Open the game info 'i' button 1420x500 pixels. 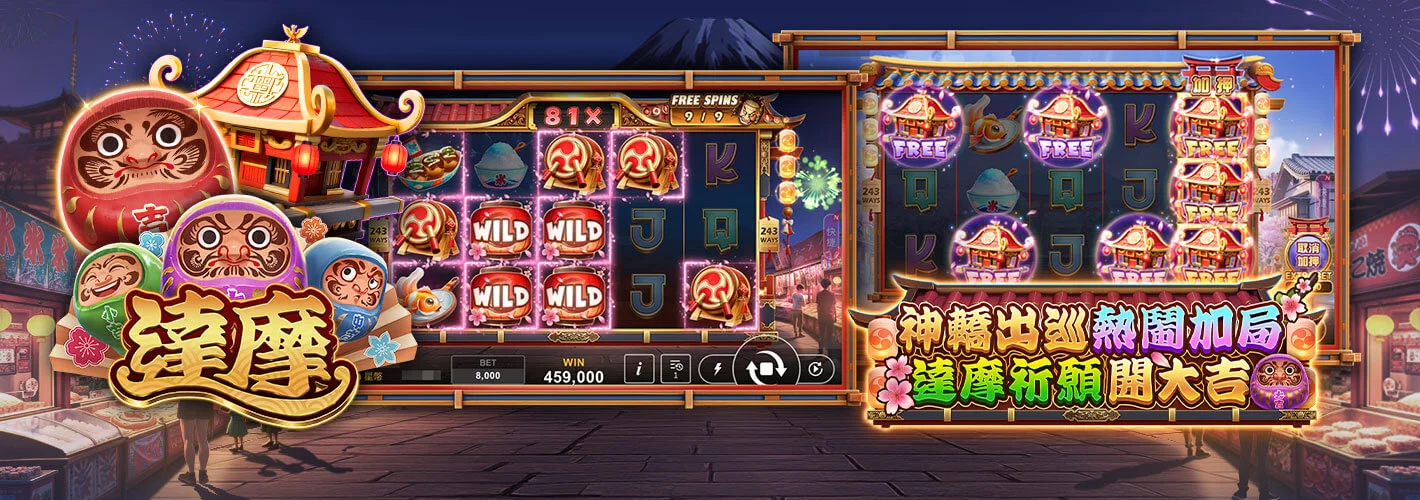click(639, 369)
